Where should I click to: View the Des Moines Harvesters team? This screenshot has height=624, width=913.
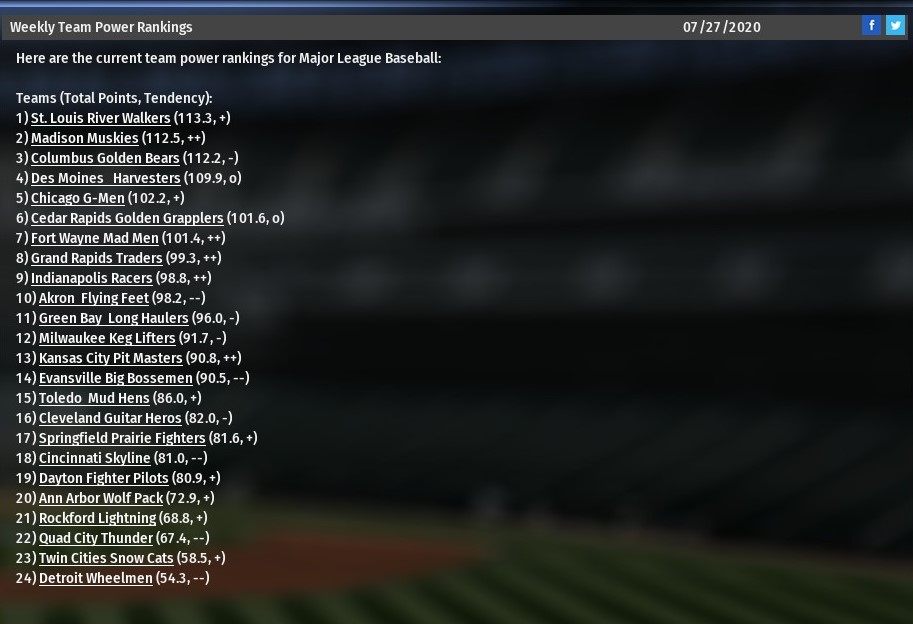[x=105, y=178]
